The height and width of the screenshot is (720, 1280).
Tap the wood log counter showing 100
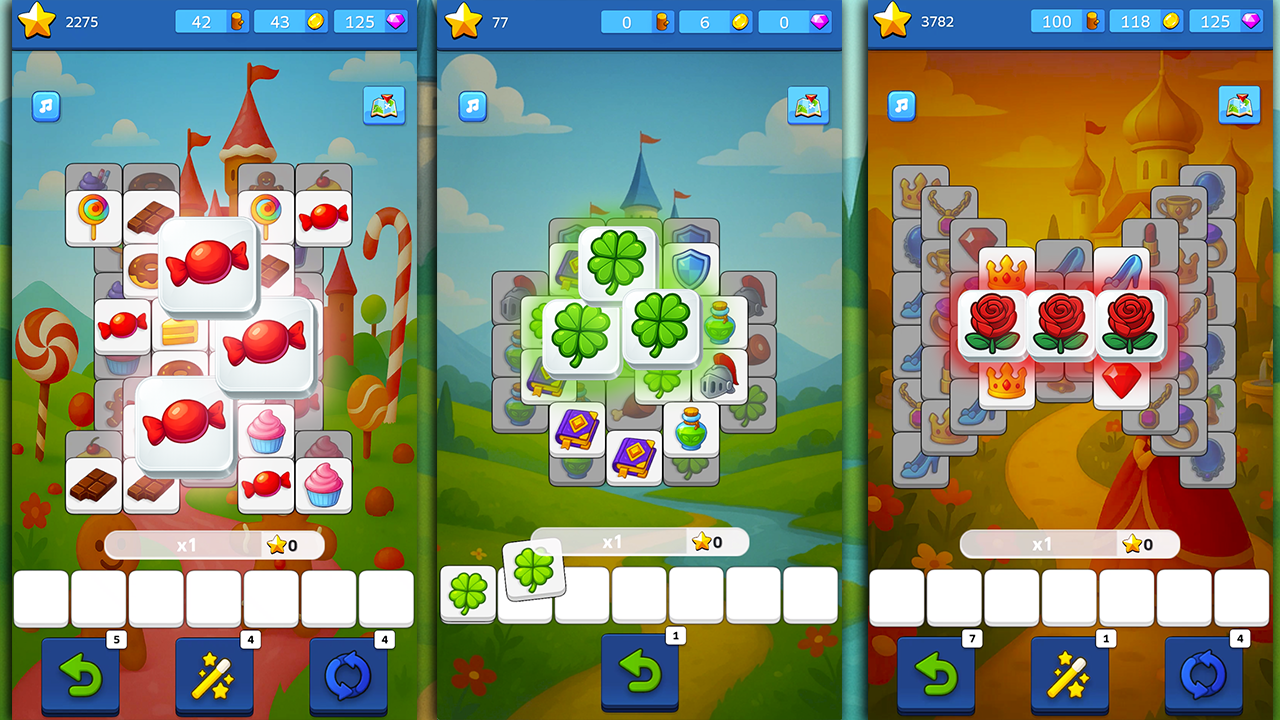click(x=1066, y=18)
